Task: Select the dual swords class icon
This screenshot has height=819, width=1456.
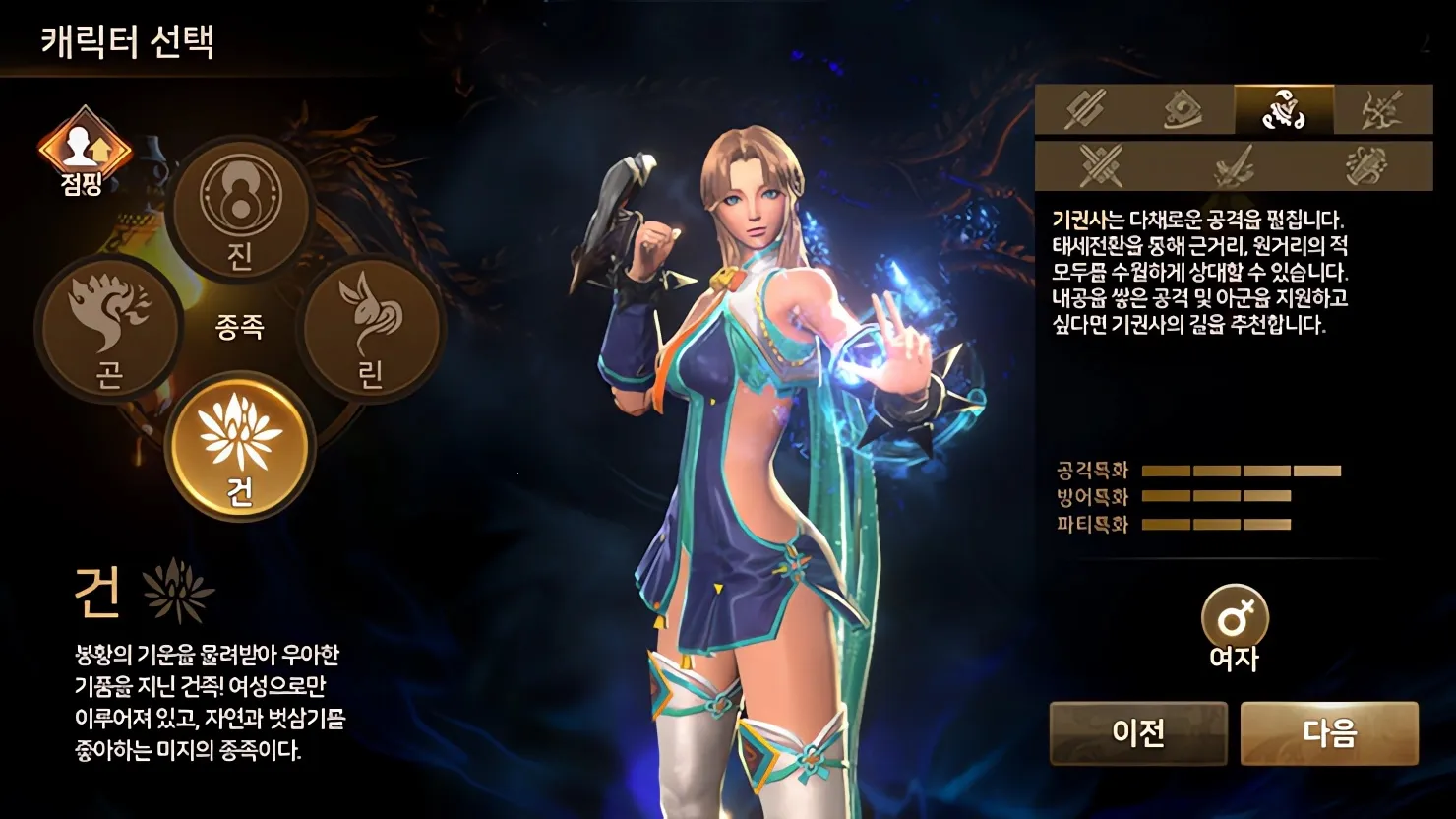Action: (1102, 167)
